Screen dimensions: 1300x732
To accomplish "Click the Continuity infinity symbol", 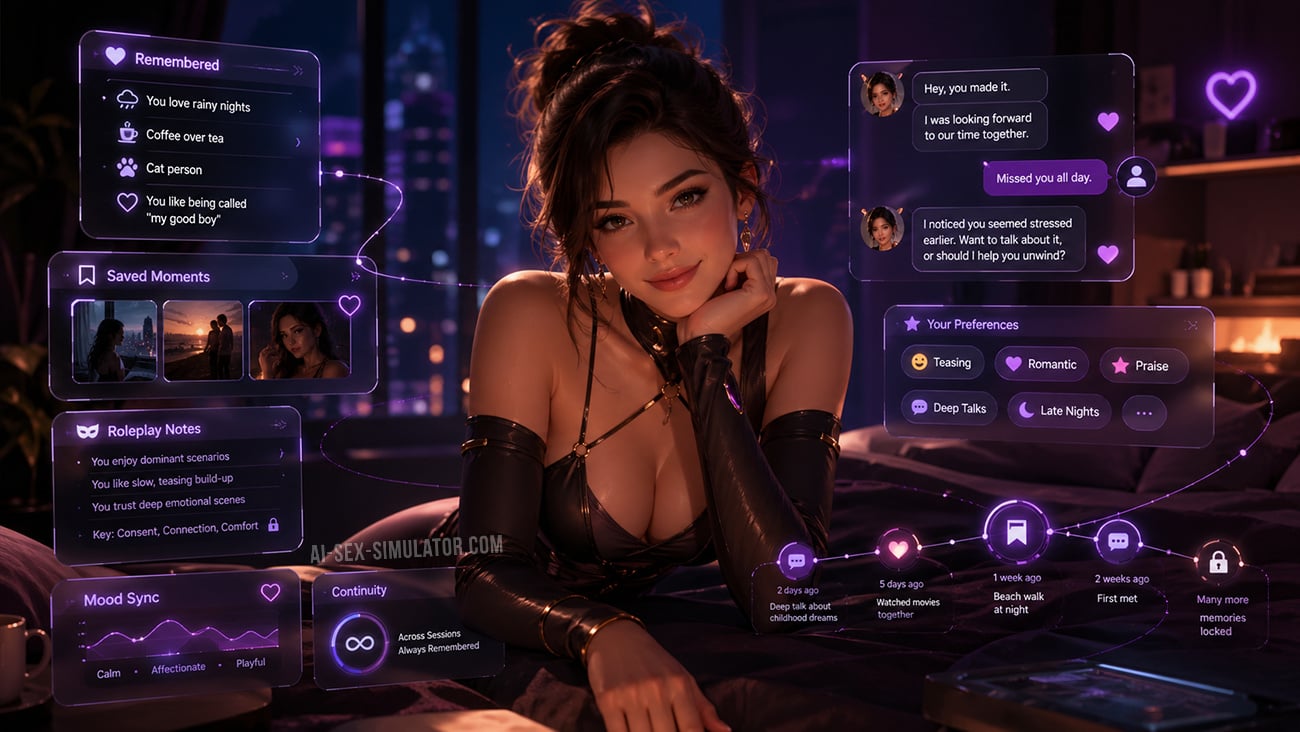I will coord(359,643).
